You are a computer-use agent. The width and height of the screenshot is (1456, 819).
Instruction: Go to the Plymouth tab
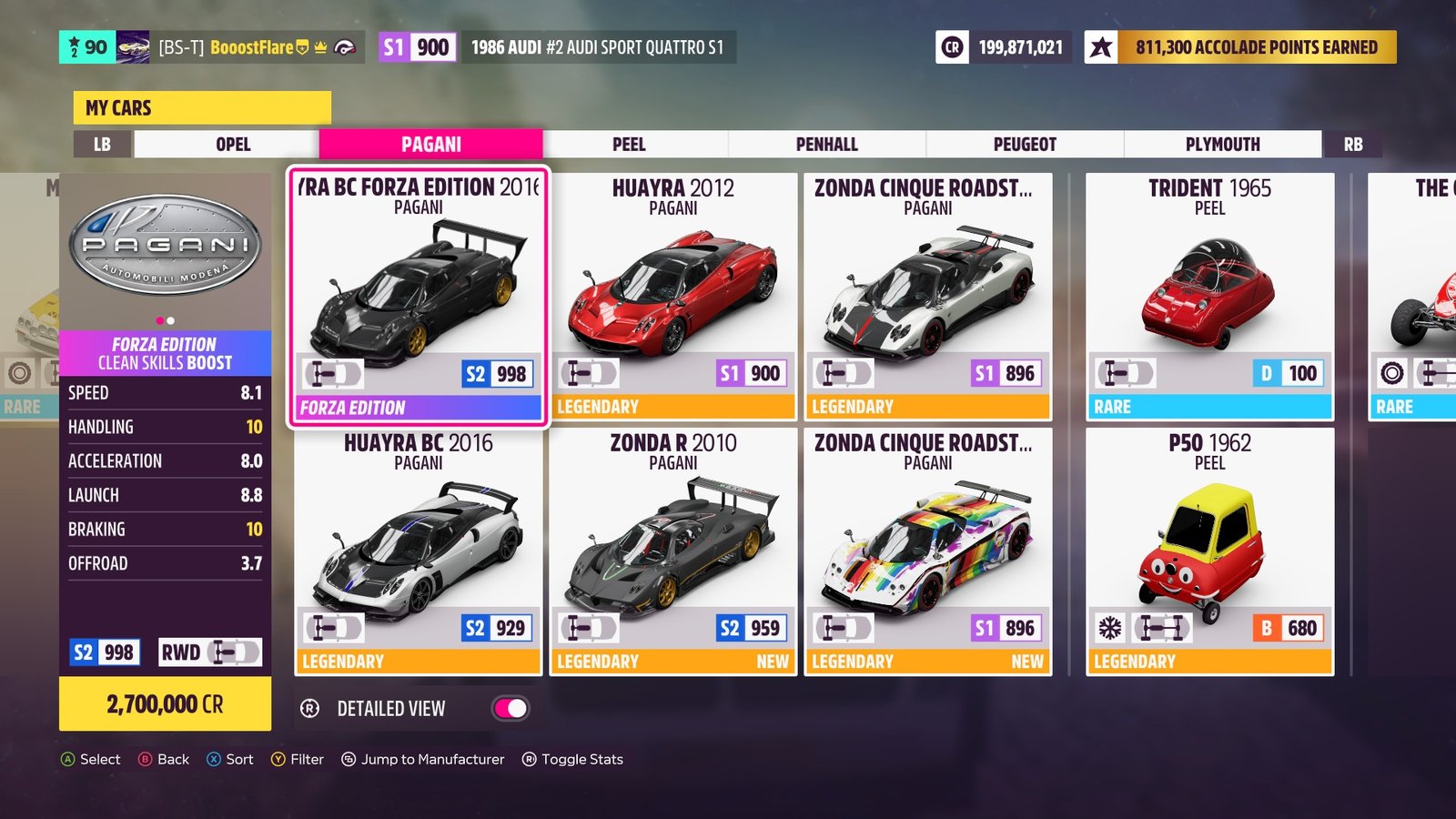pyautogui.click(x=1222, y=145)
